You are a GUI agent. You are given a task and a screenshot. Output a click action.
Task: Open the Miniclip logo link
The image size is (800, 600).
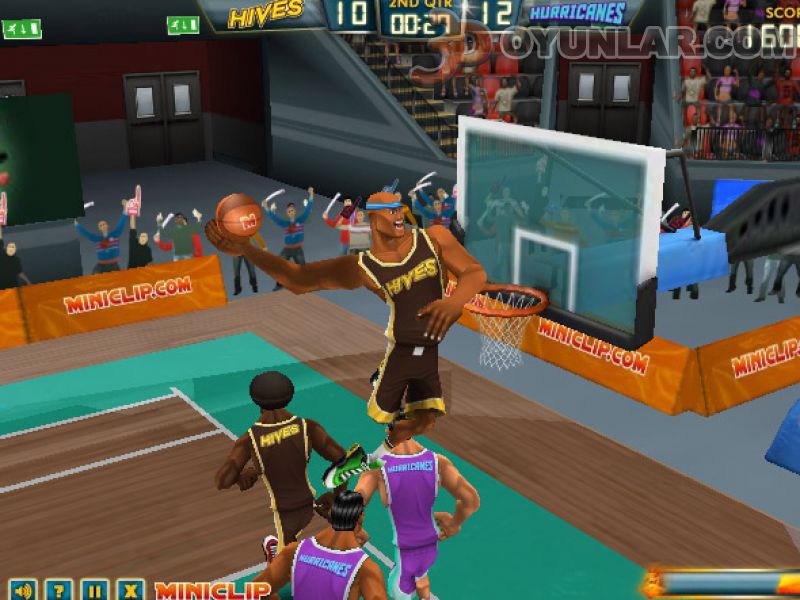[212, 590]
